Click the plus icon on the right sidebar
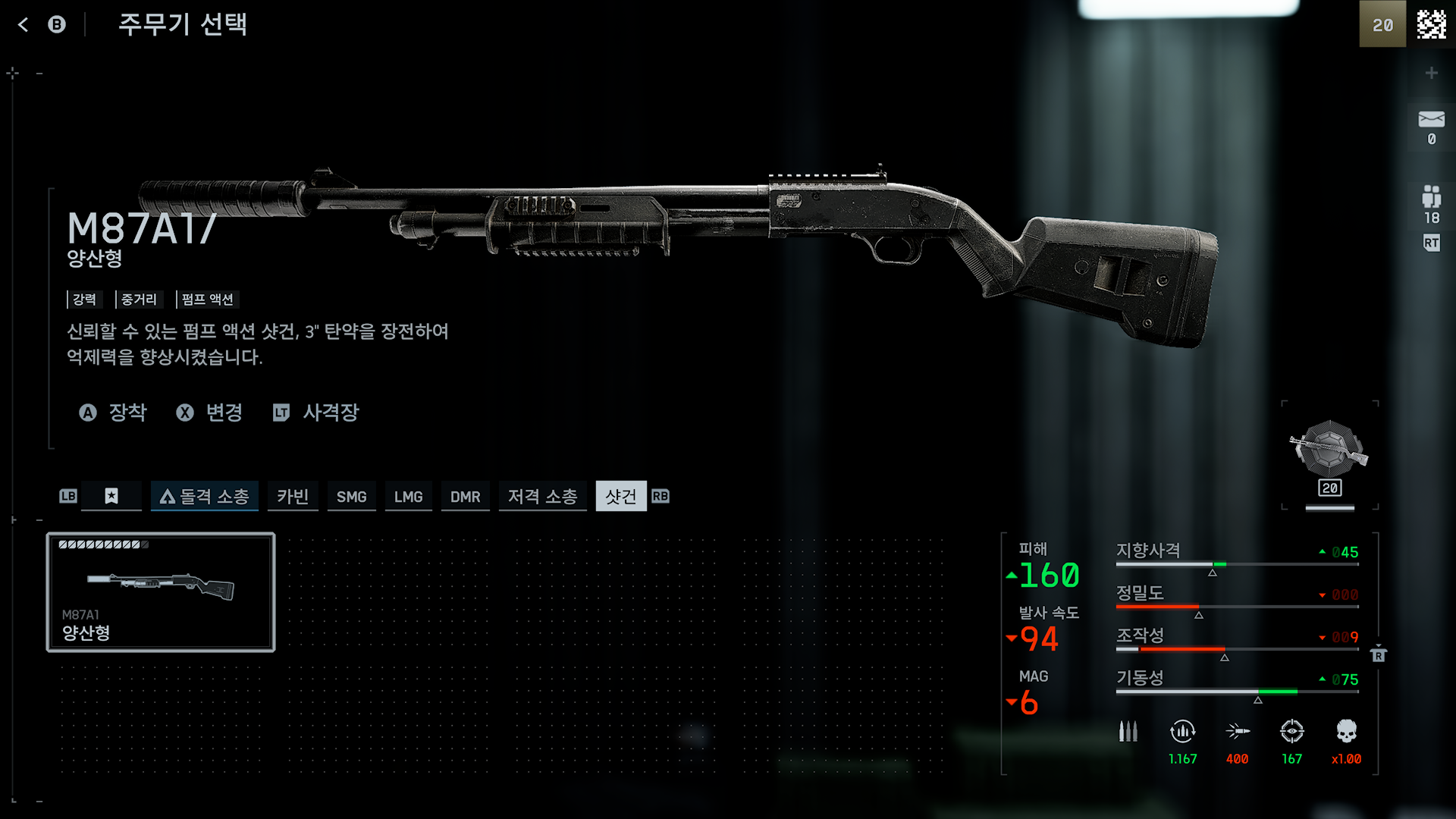 tap(1431, 73)
